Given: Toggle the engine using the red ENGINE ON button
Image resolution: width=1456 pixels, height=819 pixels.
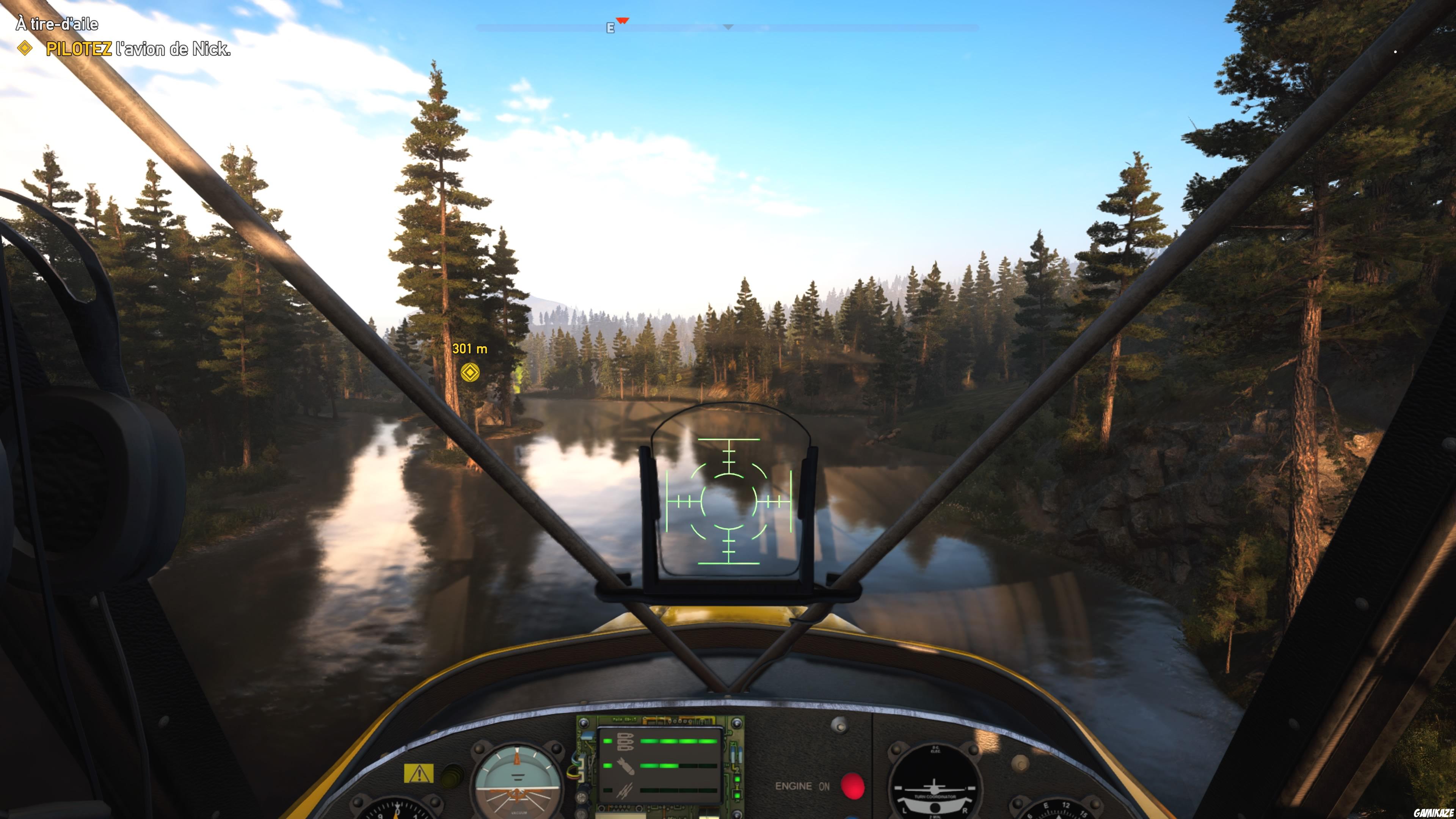Looking at the screenshot, I should tap(854, 787).
